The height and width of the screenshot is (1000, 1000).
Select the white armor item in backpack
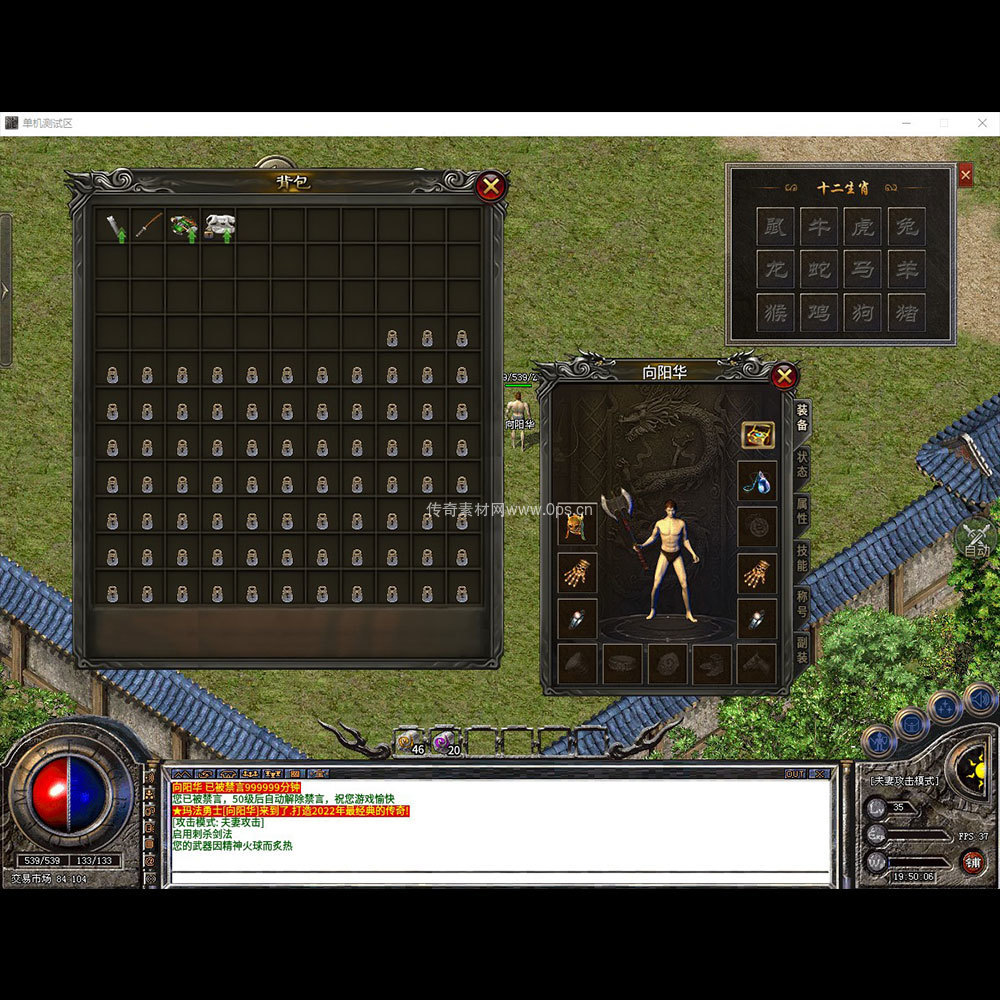point(219,225)
